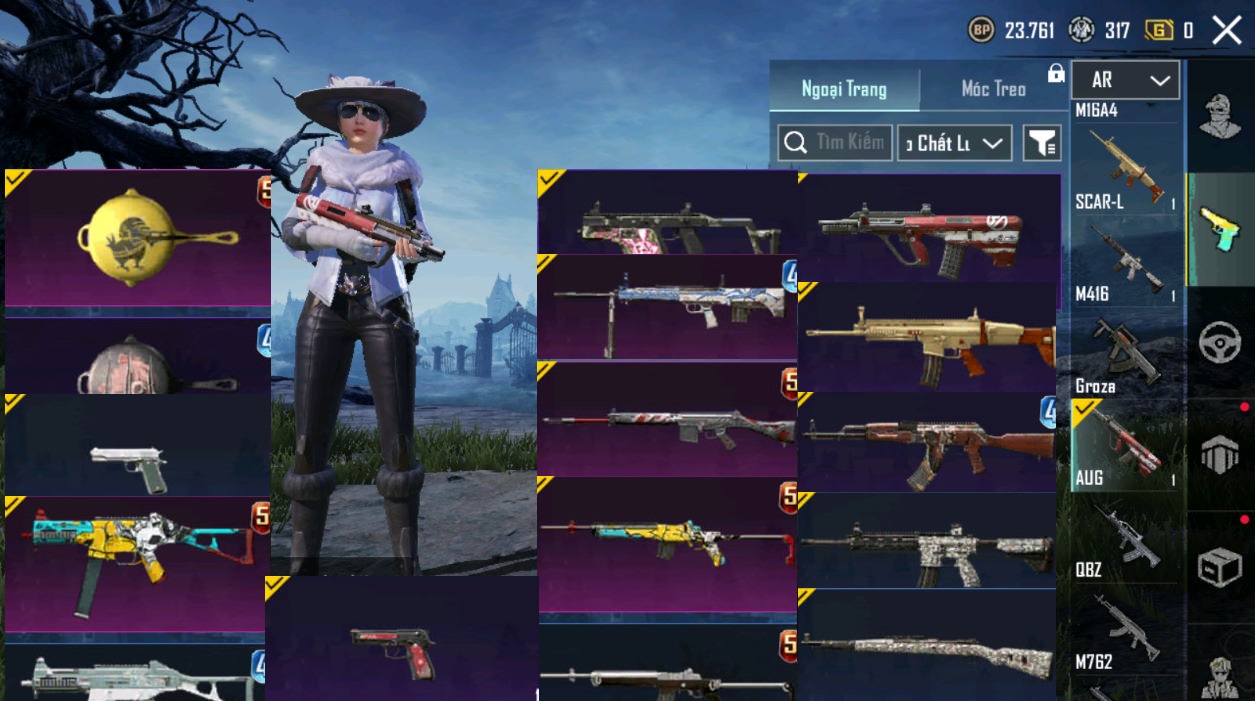Expand the AR weapon type dropdown

1125,80
